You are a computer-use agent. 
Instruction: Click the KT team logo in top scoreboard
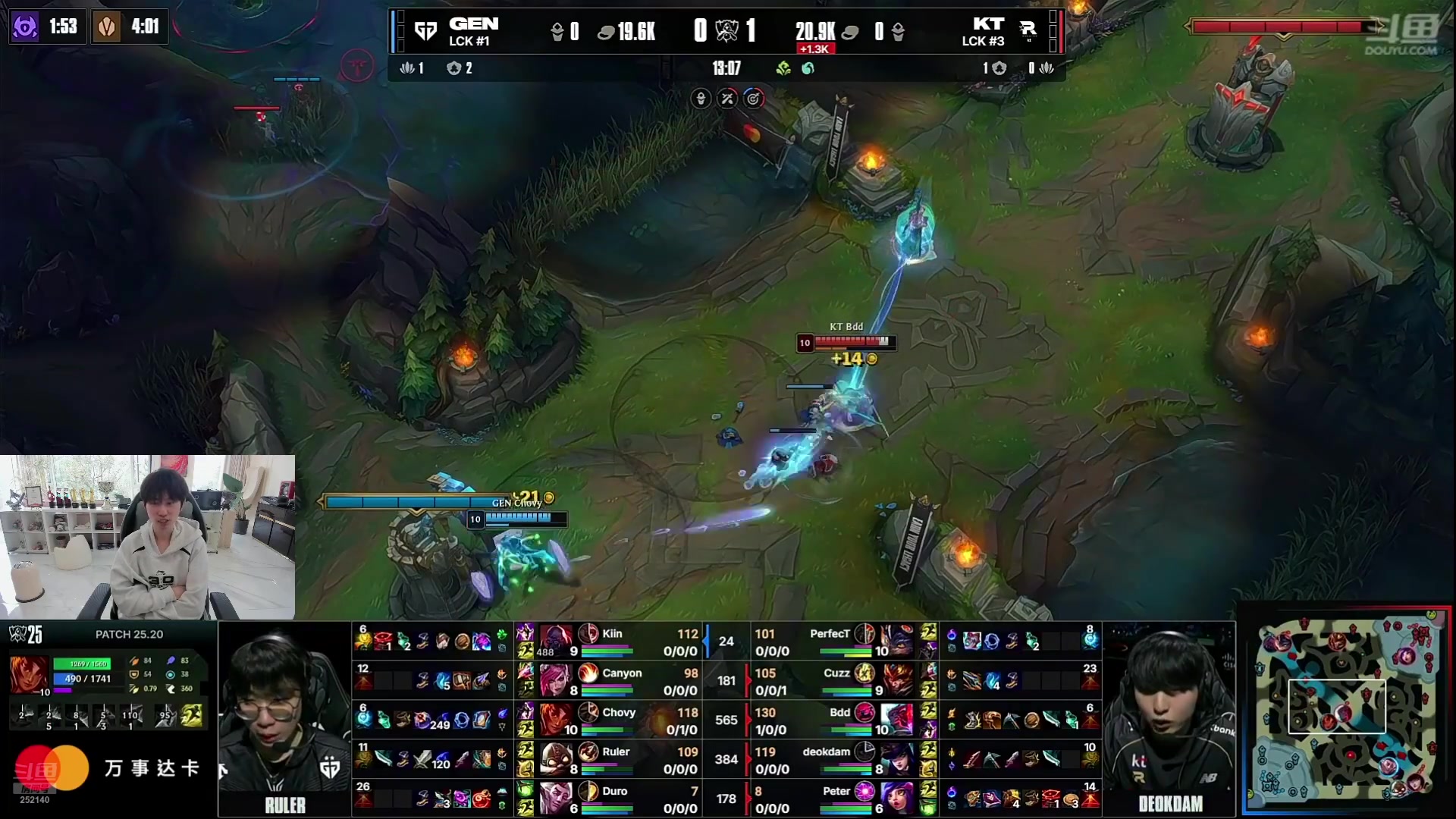[1028, 30]
